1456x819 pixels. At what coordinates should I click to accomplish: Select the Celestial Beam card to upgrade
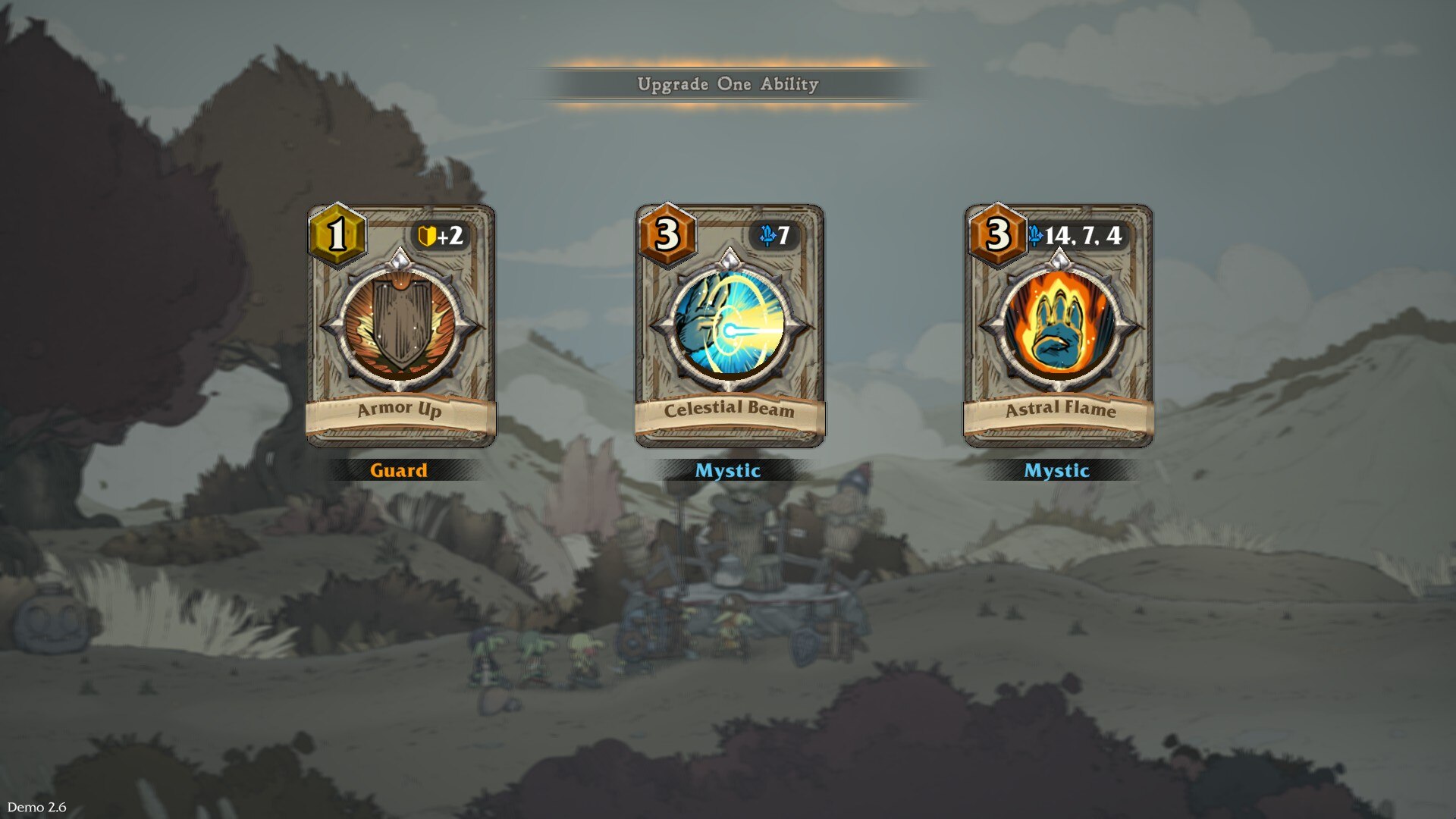(729, 326)
